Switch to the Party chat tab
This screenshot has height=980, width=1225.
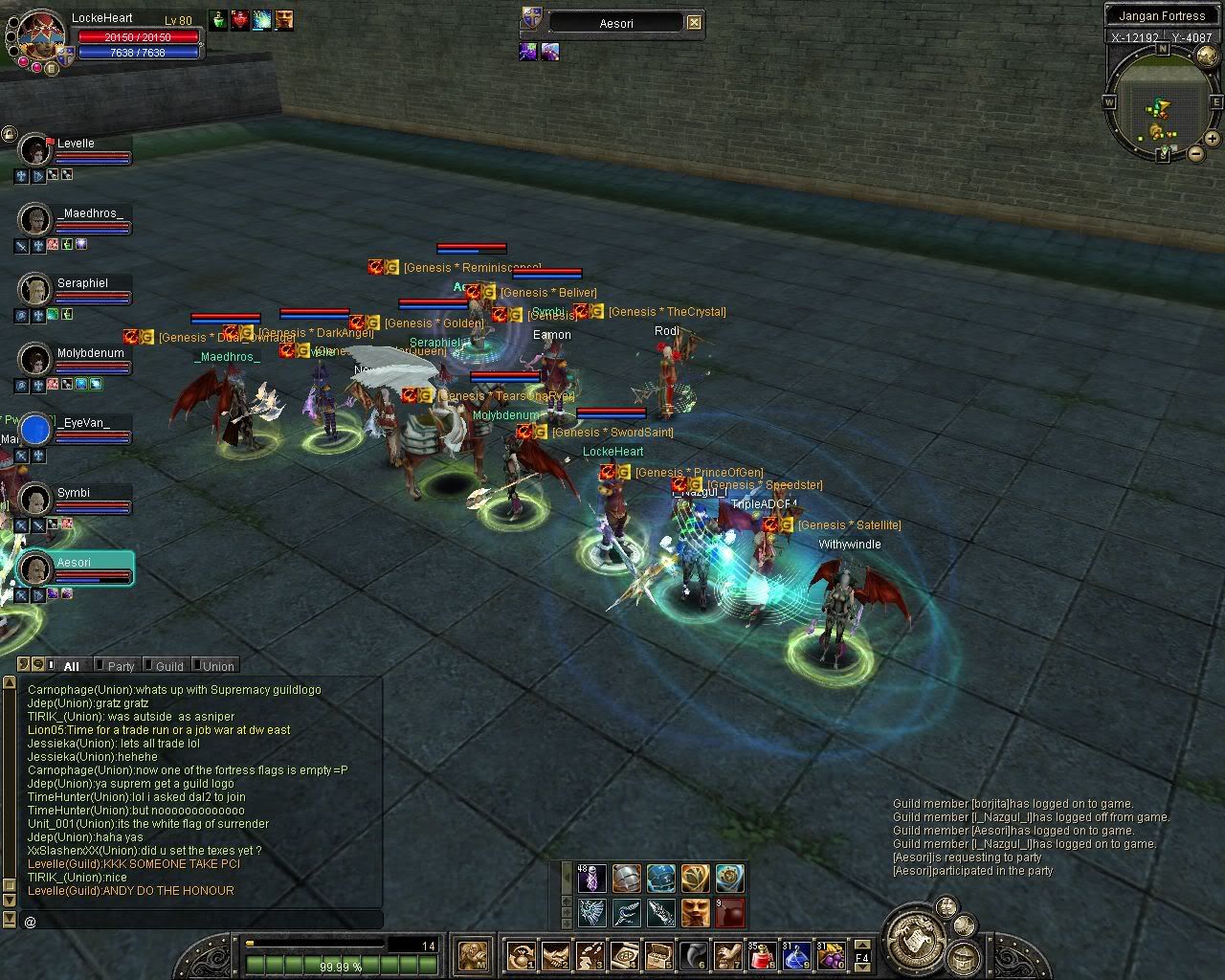[120, 666]
